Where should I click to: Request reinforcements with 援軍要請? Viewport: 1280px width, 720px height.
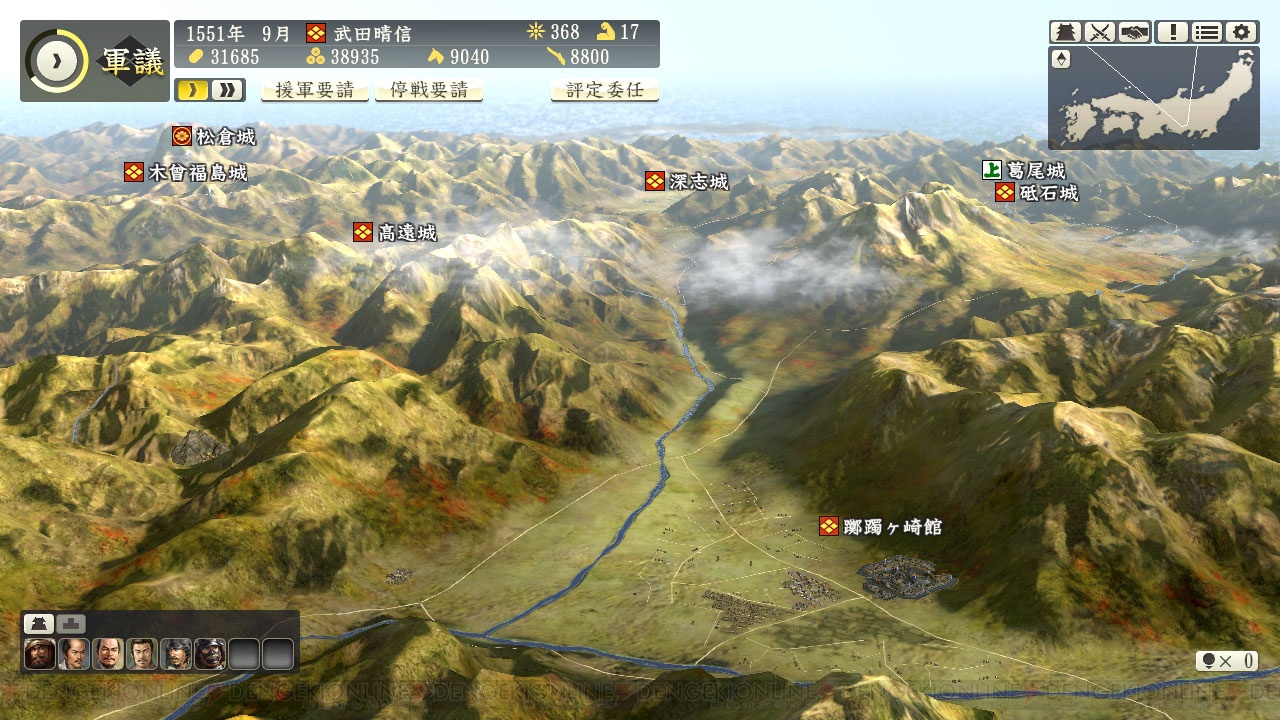coord(315,90)
